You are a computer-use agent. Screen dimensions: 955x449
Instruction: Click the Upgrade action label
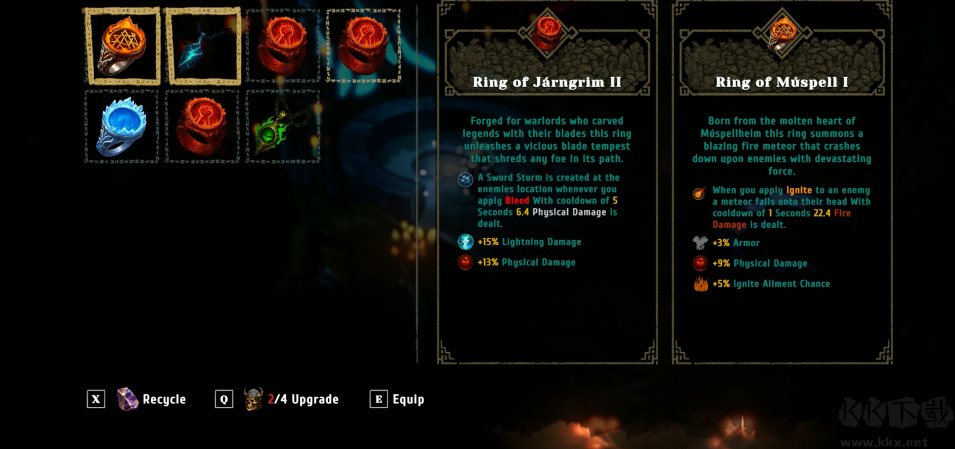click(x=314, y=399)
